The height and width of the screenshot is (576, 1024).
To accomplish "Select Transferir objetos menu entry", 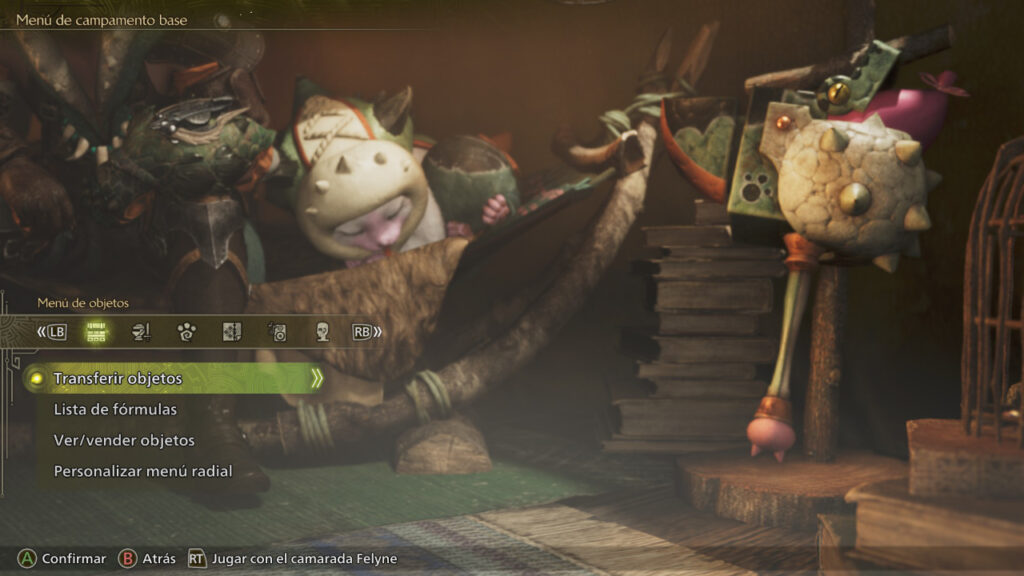I will pos(118,379).
